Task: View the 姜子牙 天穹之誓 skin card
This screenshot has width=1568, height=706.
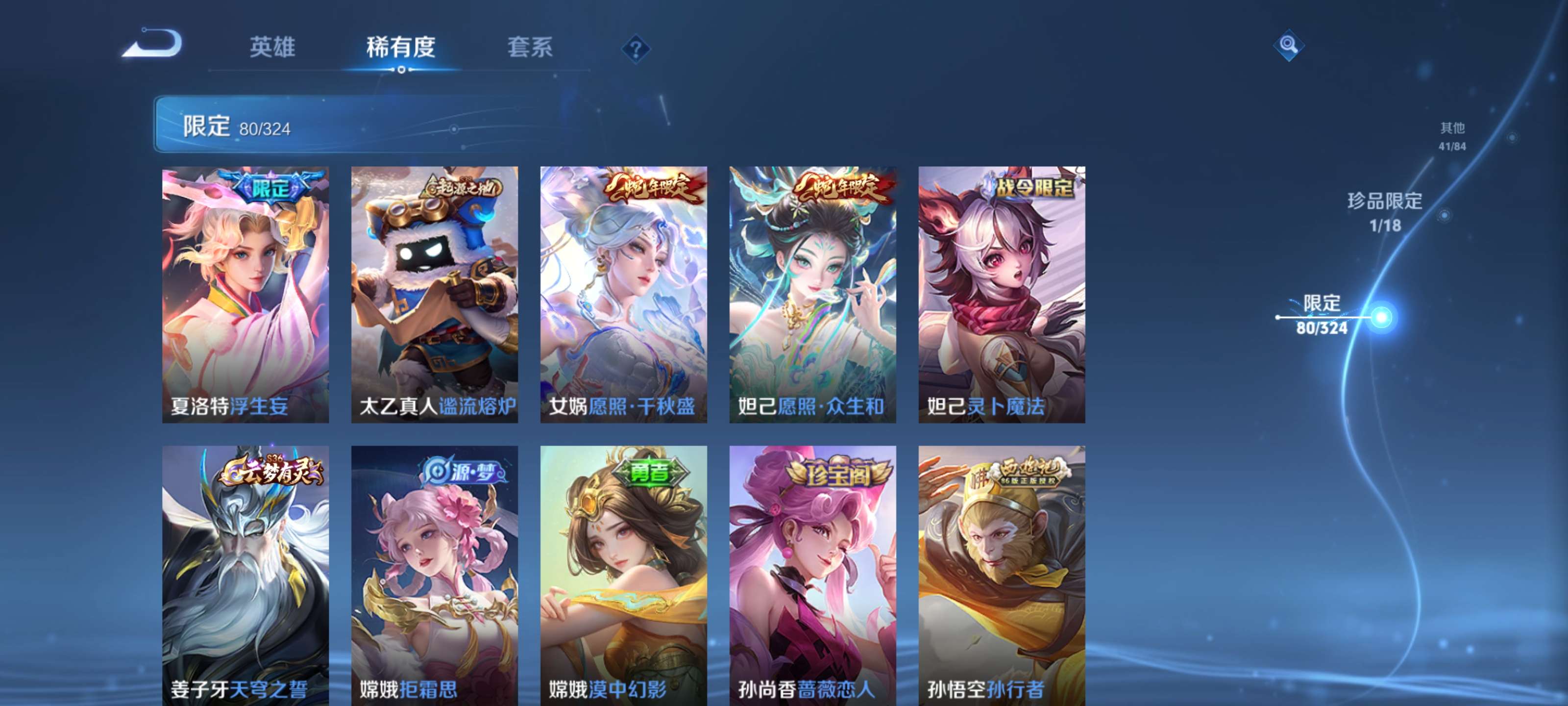Action: [x=245, y=575]
